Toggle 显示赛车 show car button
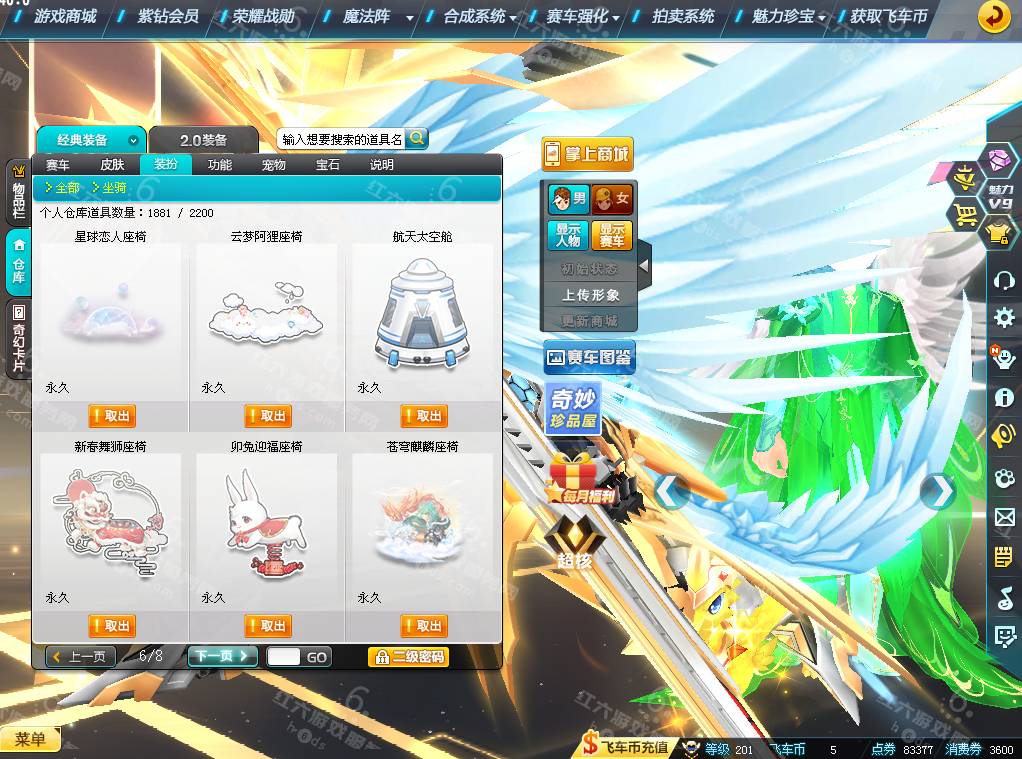Image resolution: width=1022 pixels, height=759 pixels. (612, 235)
